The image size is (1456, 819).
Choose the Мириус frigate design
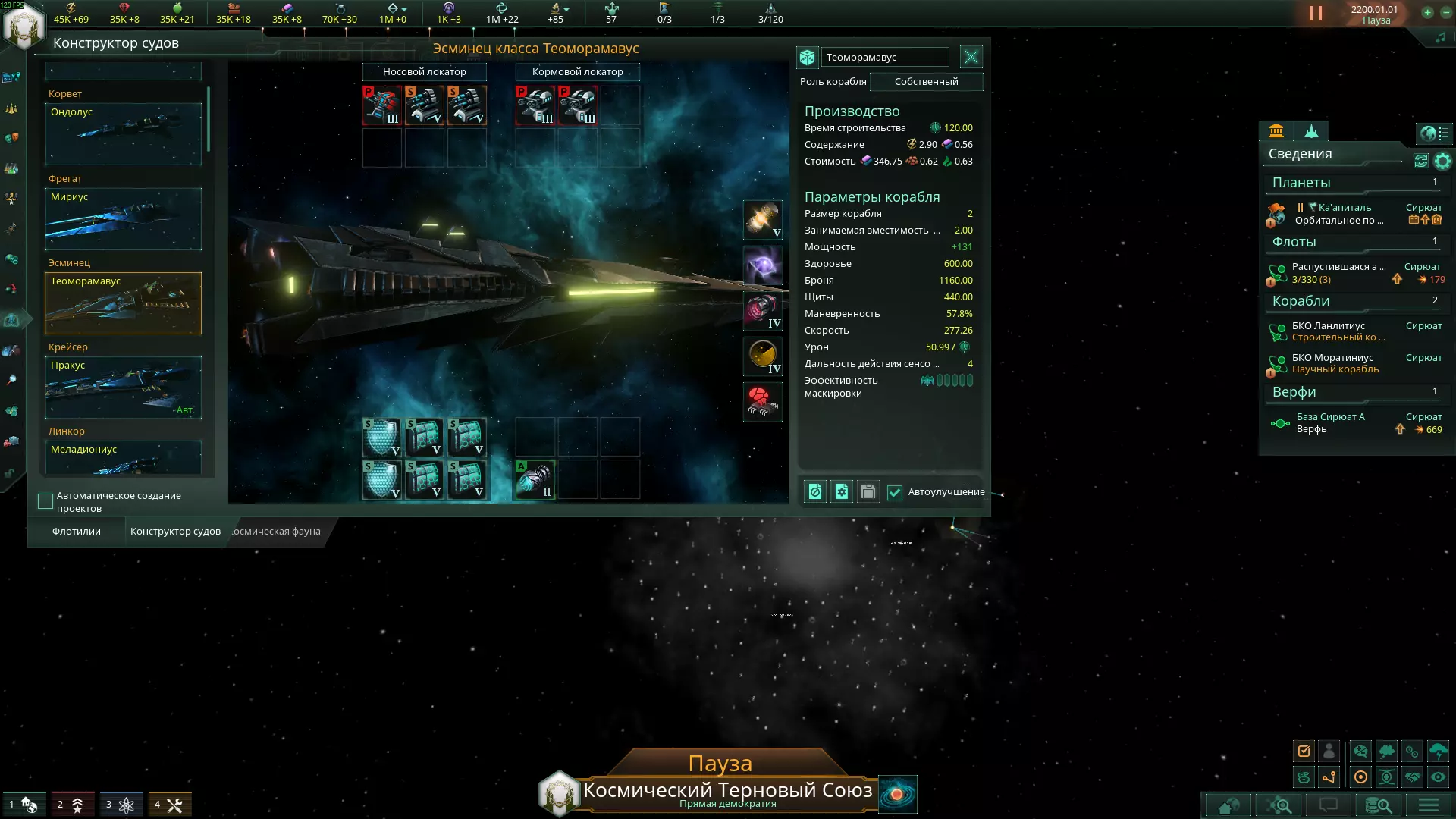123,219
